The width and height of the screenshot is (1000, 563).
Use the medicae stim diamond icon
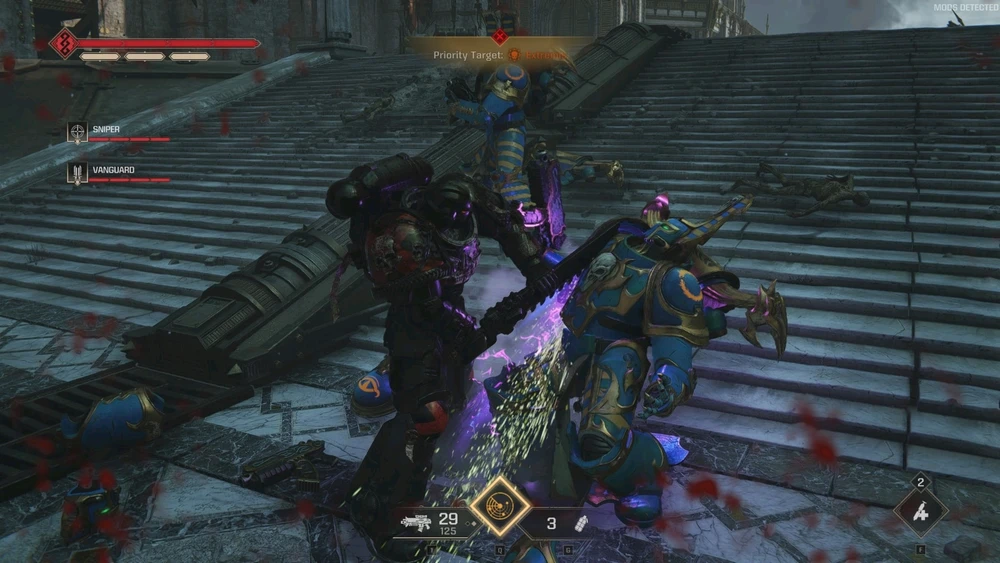[x=922, y=514]
